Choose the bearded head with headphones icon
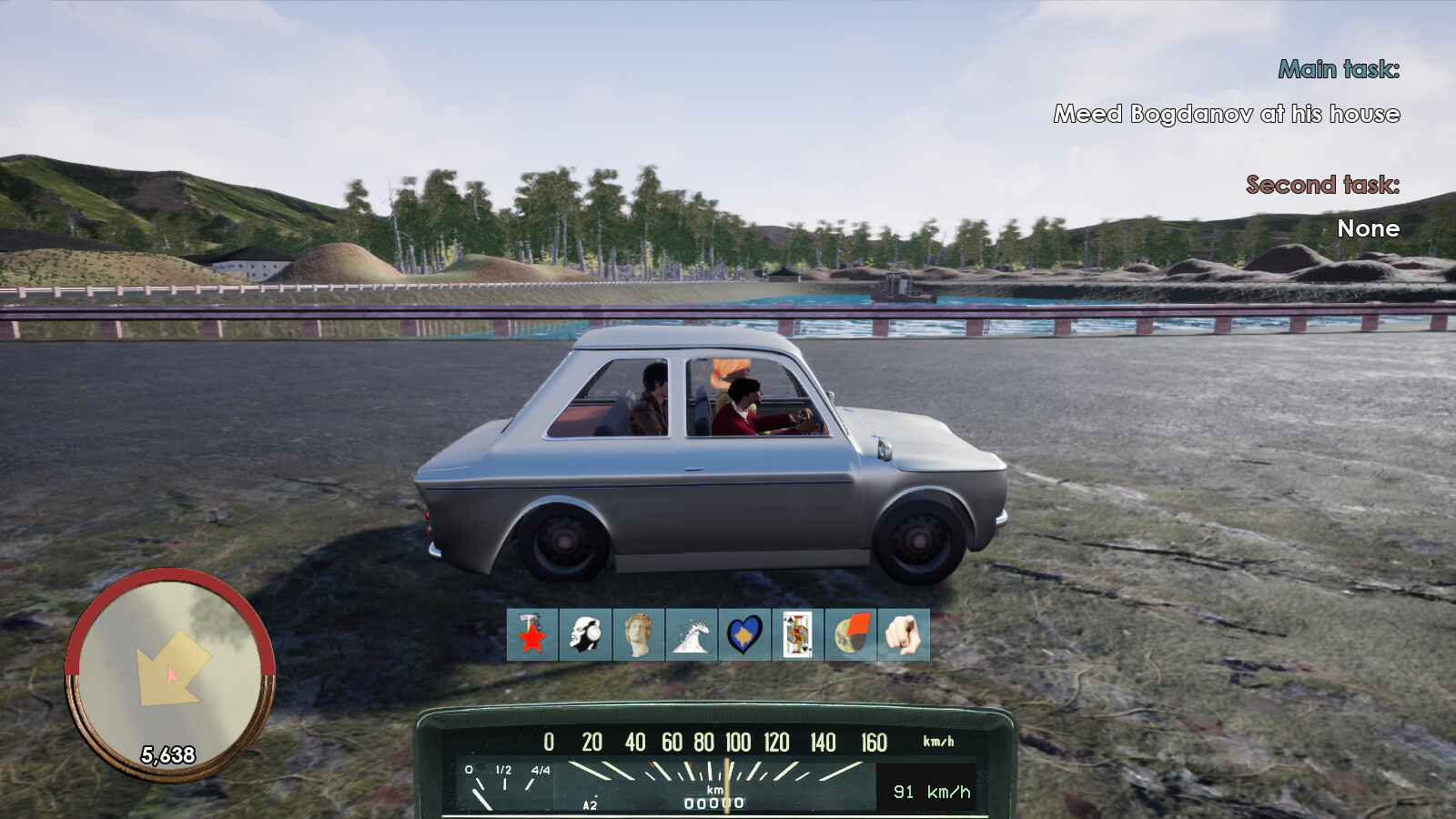The width and height of the screenshot is (1456, 819). click(x=585, y=634)
